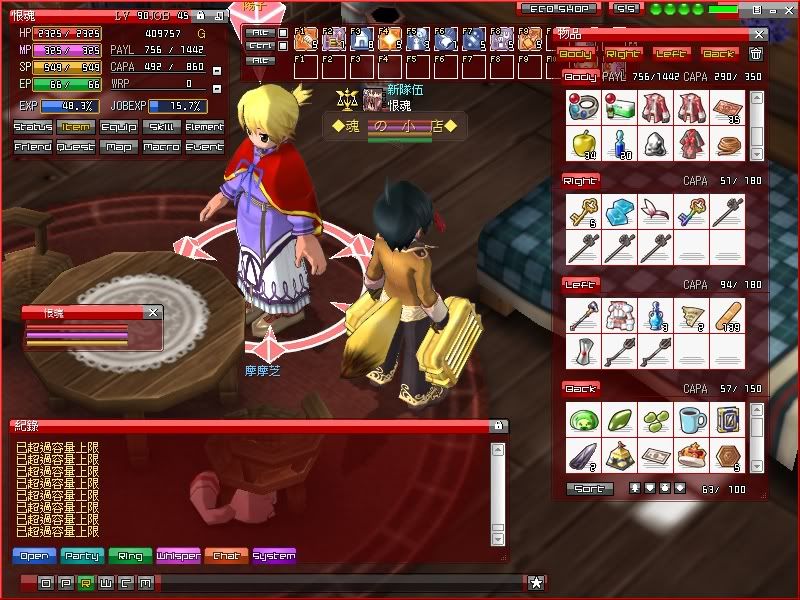The width and height of the screenshot is (800, 600).
Task: Open the Equip menu
Action: (x=119, y=127)
